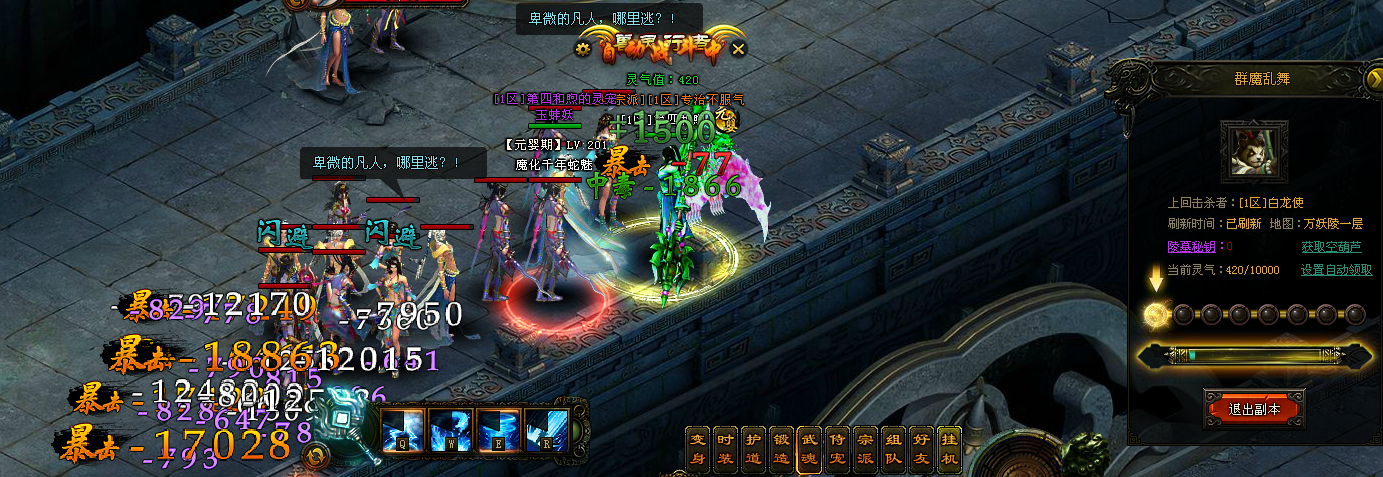Open the 好友 friends list

922,449
